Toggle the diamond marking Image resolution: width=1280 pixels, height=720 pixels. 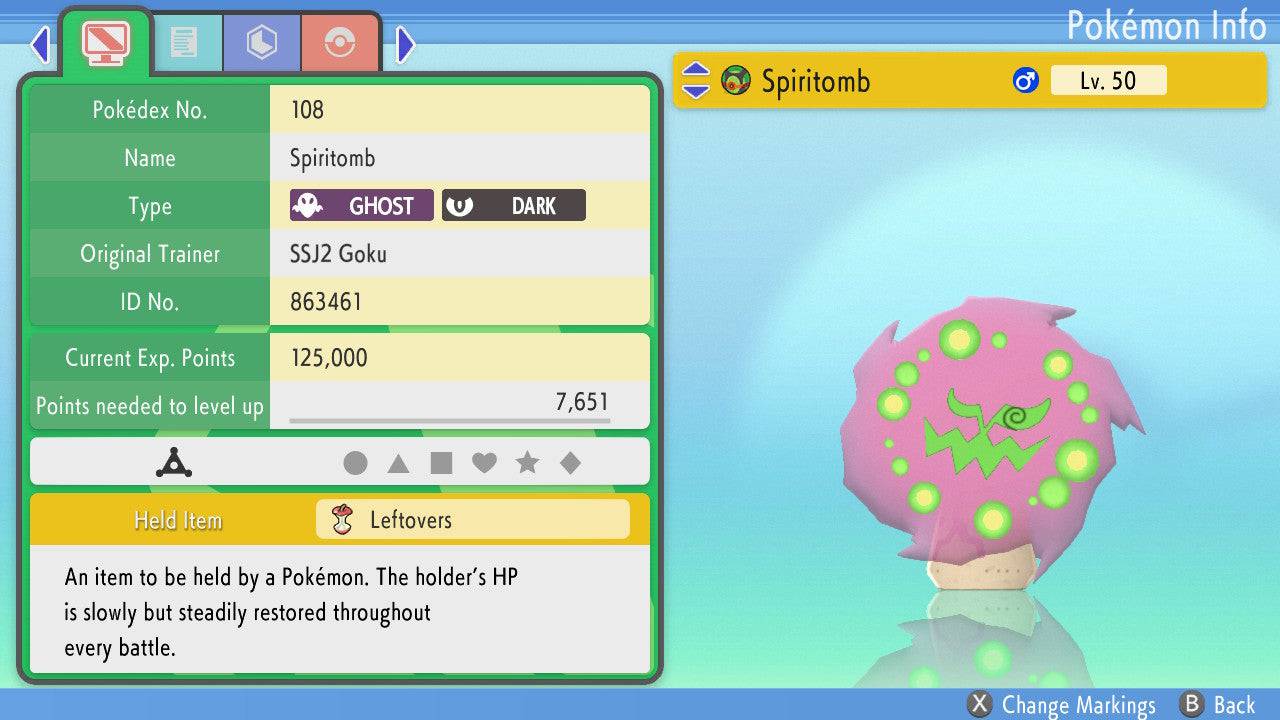(570, 463)
